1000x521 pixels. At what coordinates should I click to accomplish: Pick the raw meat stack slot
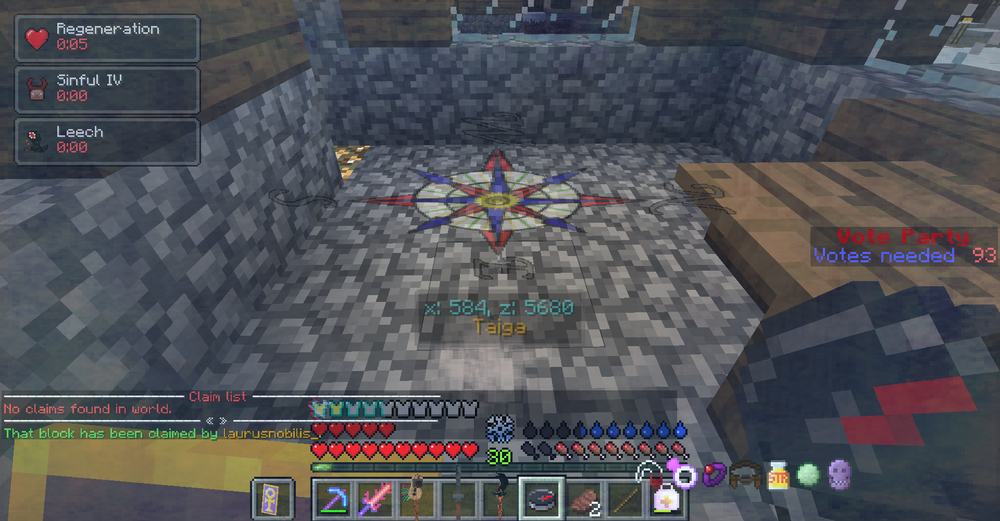pyautogui.click(x=582, y=499)
